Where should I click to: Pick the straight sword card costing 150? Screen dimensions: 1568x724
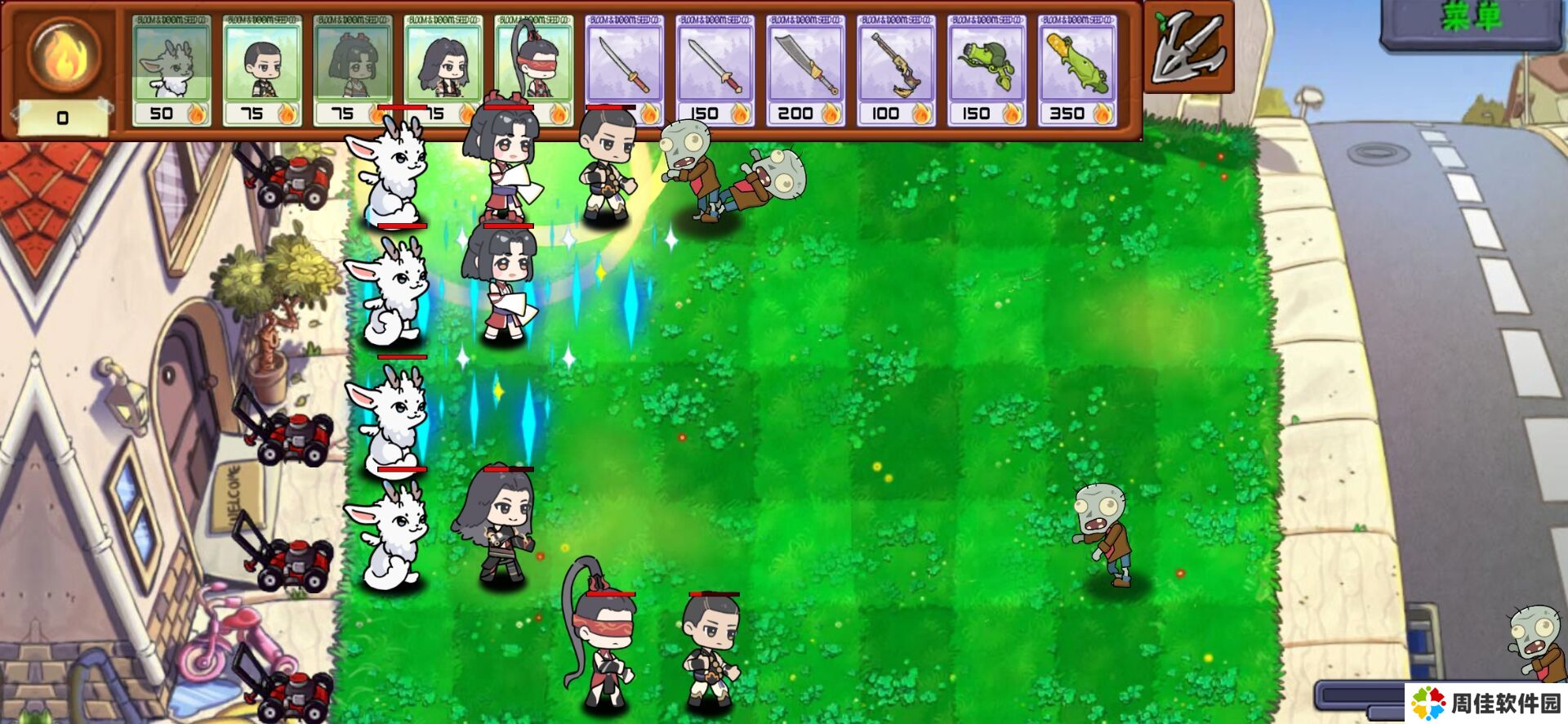(x=715, y=71)
